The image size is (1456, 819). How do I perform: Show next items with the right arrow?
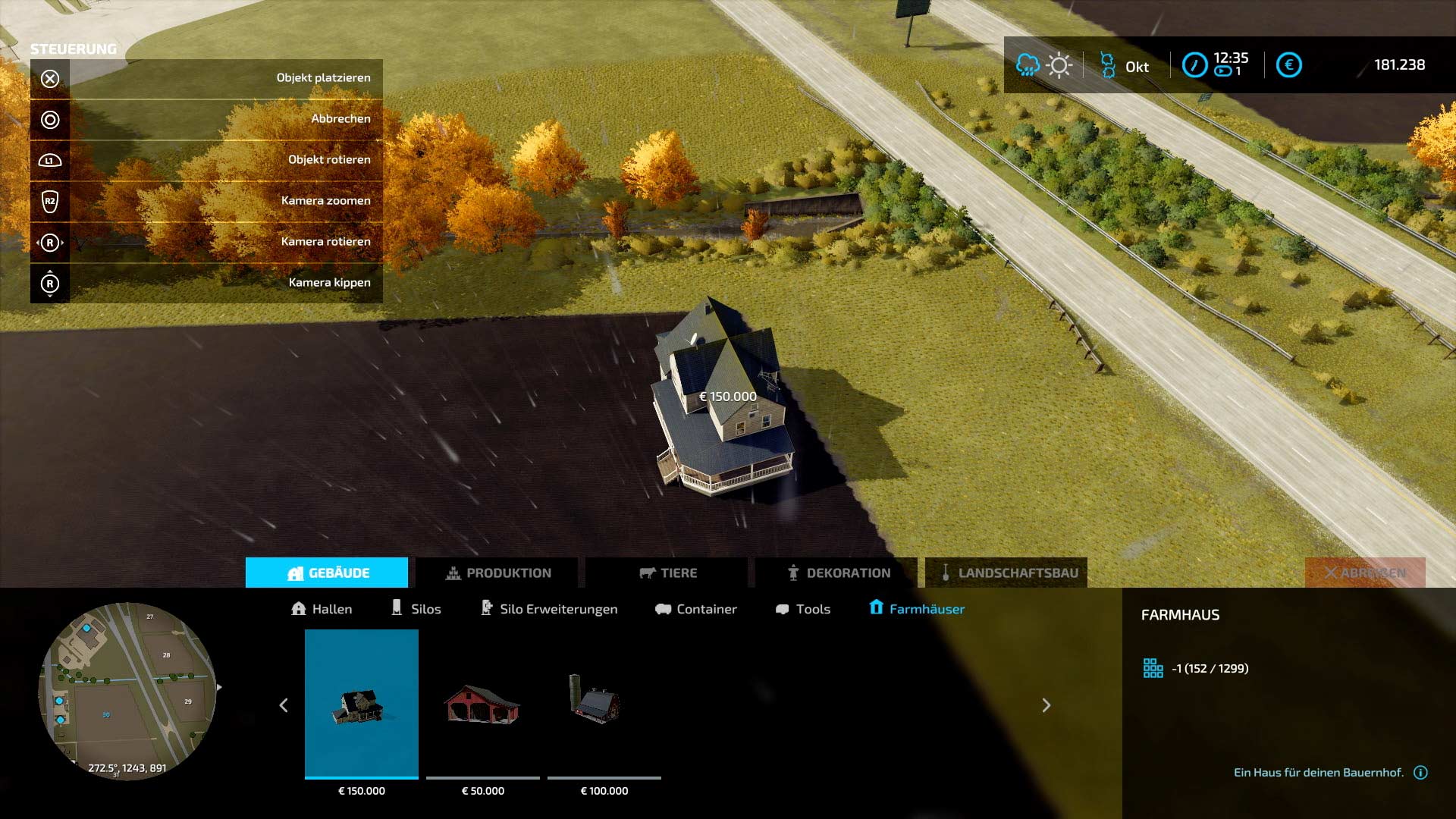coord(1046,705)
